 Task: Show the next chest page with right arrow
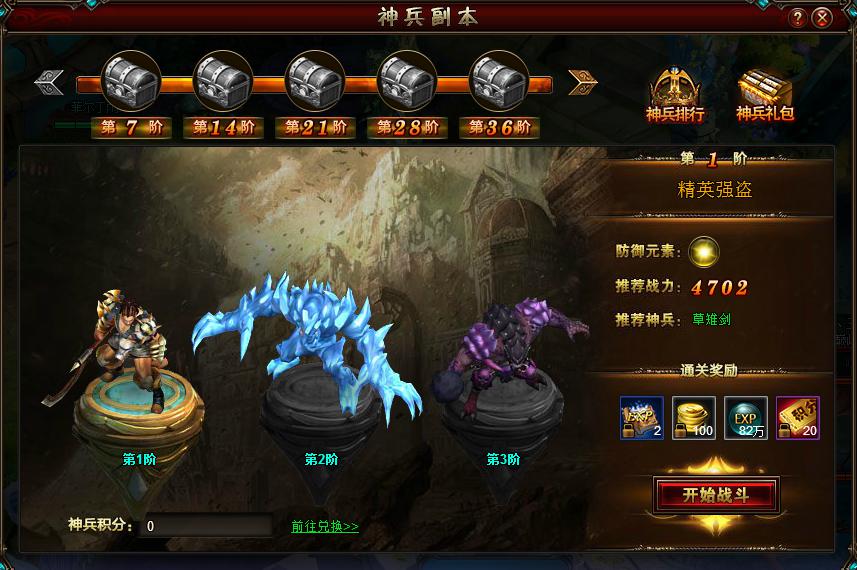coord(582,82)
